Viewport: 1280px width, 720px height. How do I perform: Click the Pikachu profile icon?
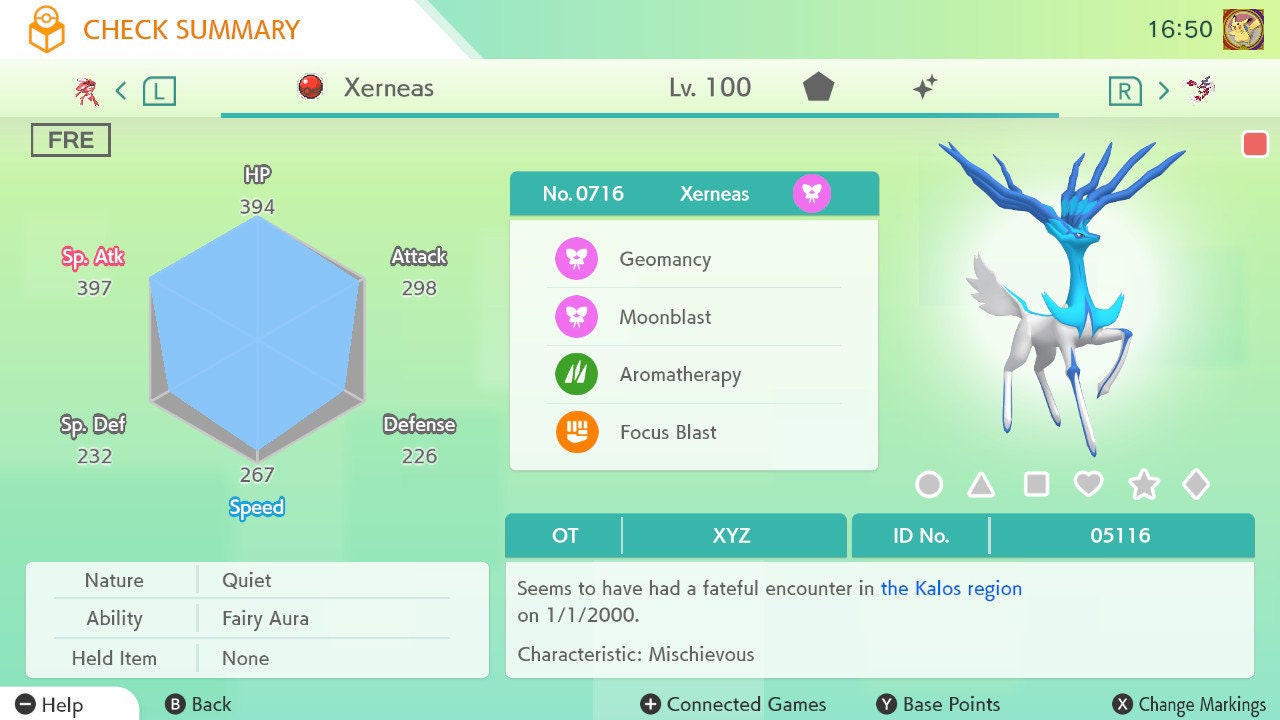click(x=1243, y=29)
